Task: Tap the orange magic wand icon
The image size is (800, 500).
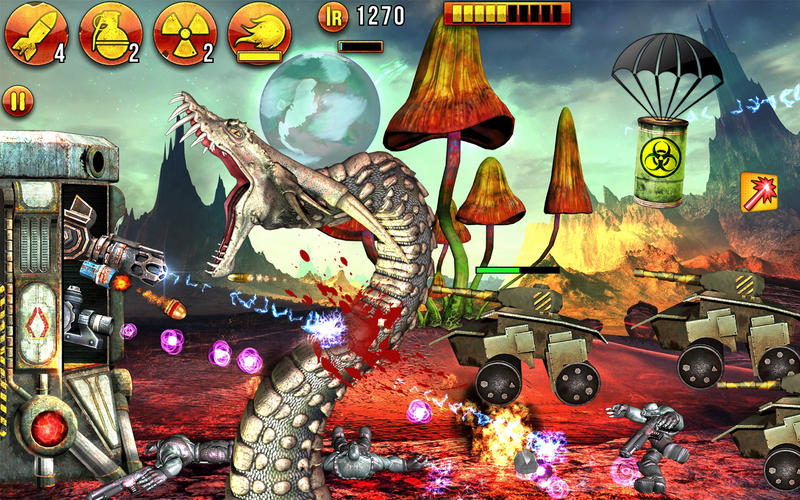Action: 759,191
